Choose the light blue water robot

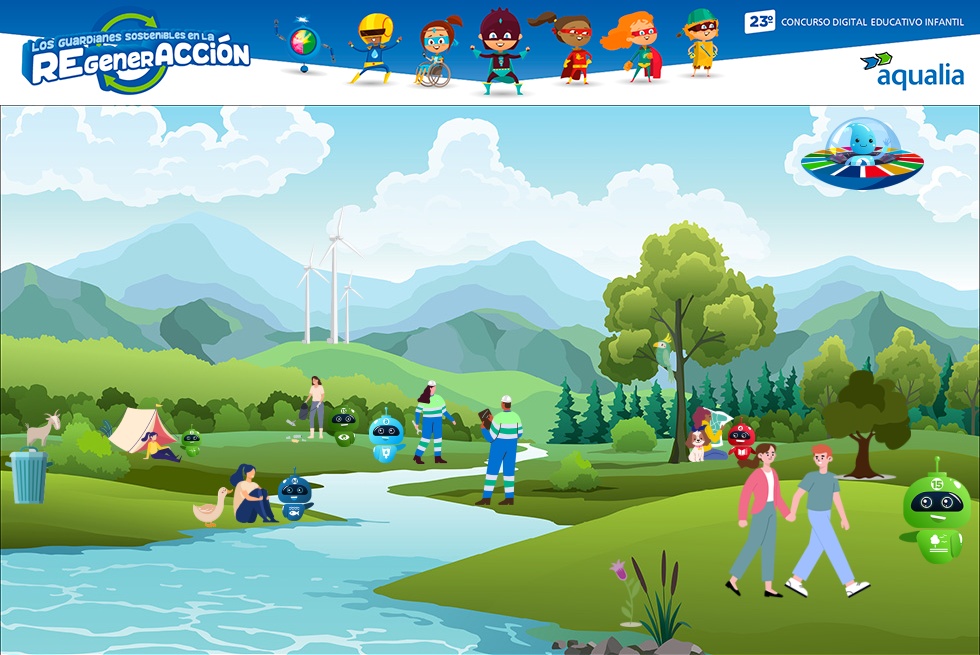(x=385, y=437)
